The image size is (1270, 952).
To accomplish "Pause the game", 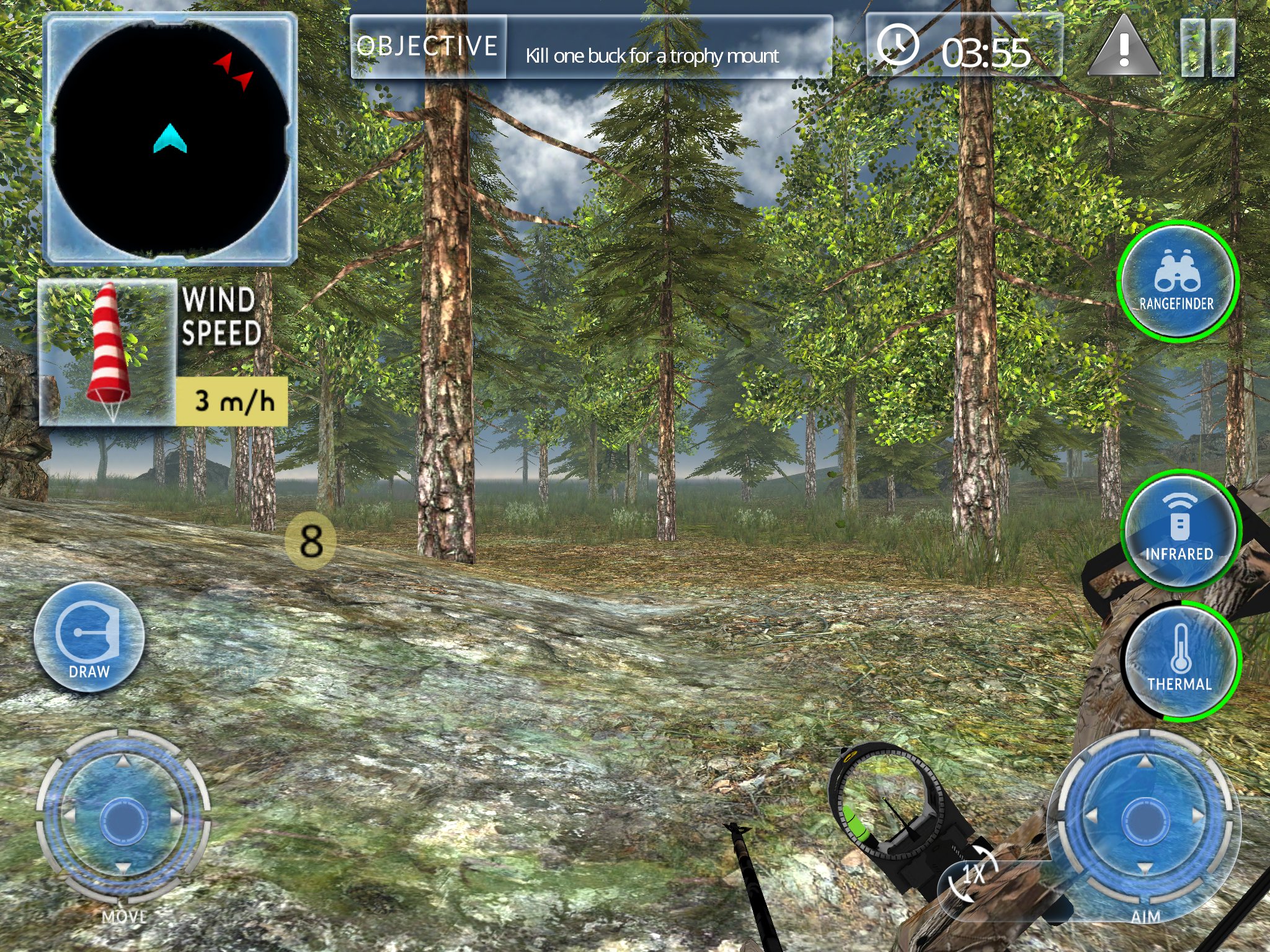I will [x=1207, y=48].
